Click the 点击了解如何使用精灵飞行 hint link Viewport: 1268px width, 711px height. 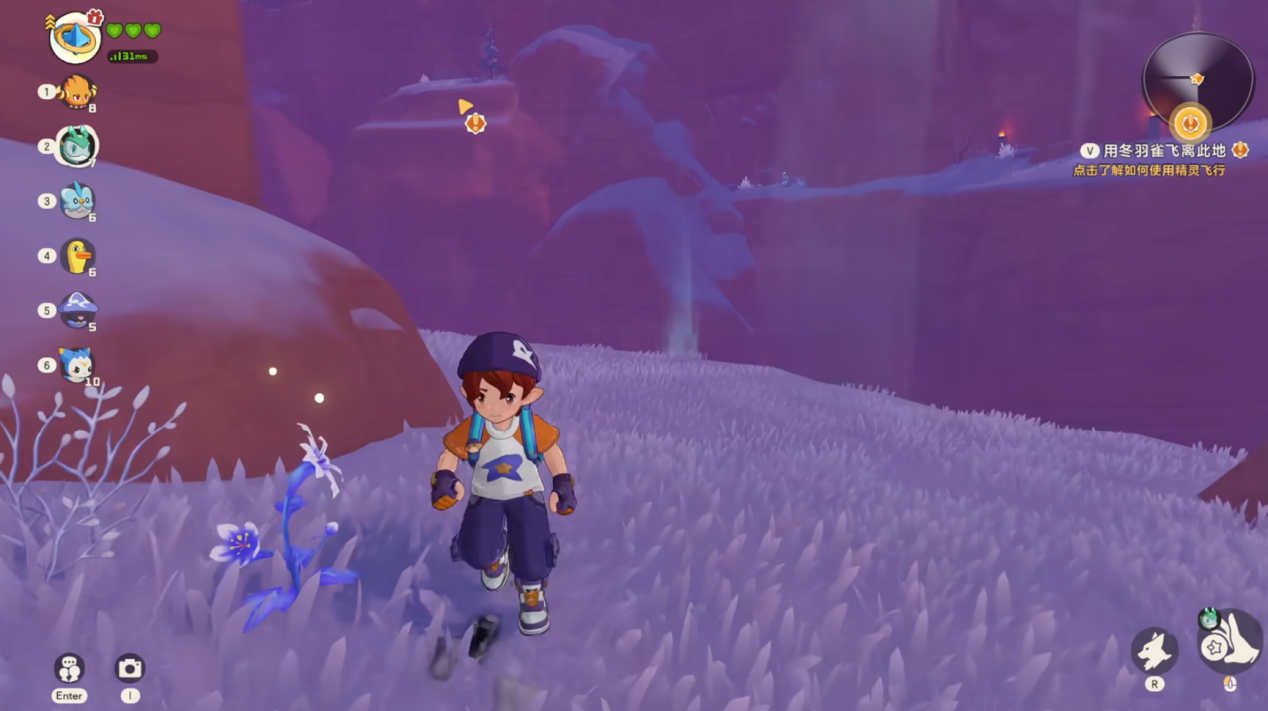1149,171
